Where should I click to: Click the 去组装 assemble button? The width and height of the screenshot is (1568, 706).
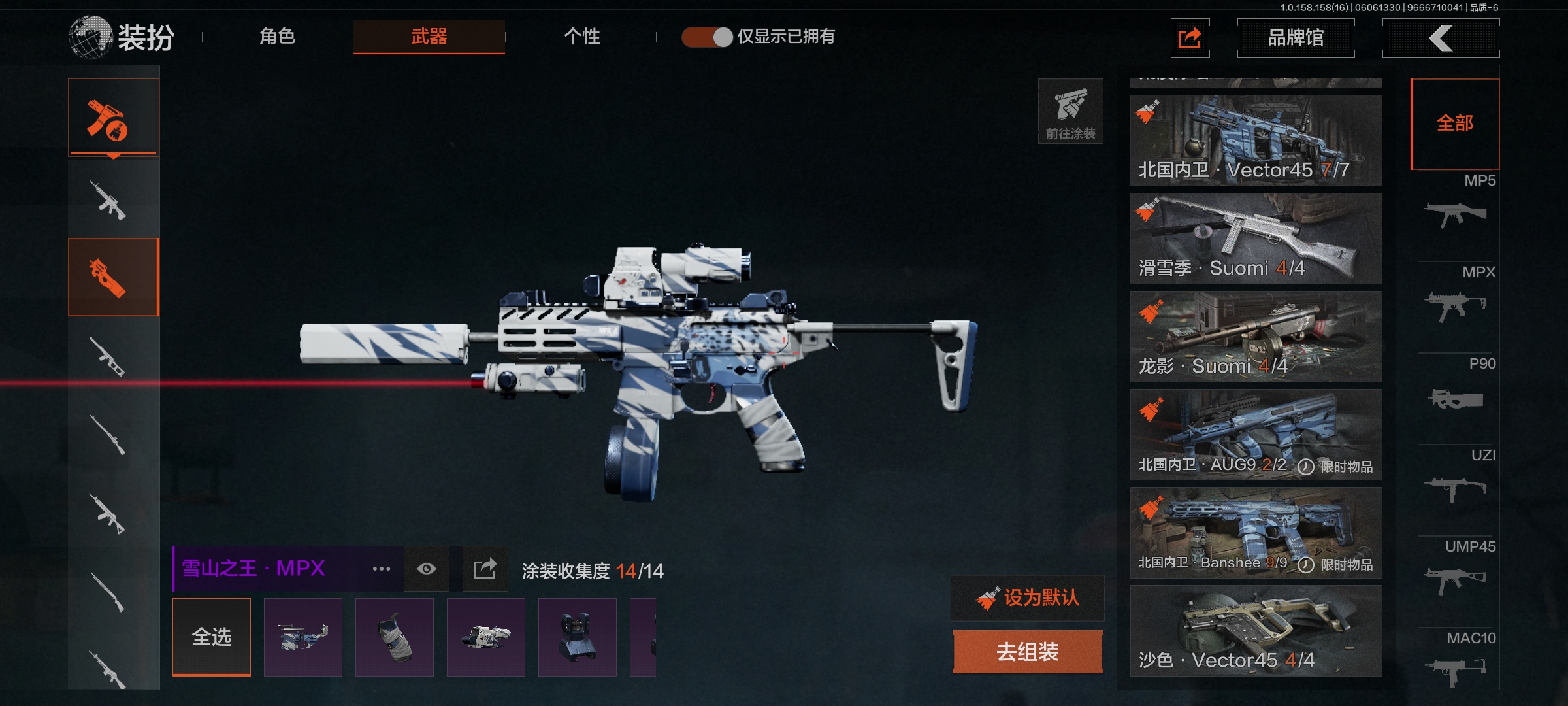[x=1028, y=652]
